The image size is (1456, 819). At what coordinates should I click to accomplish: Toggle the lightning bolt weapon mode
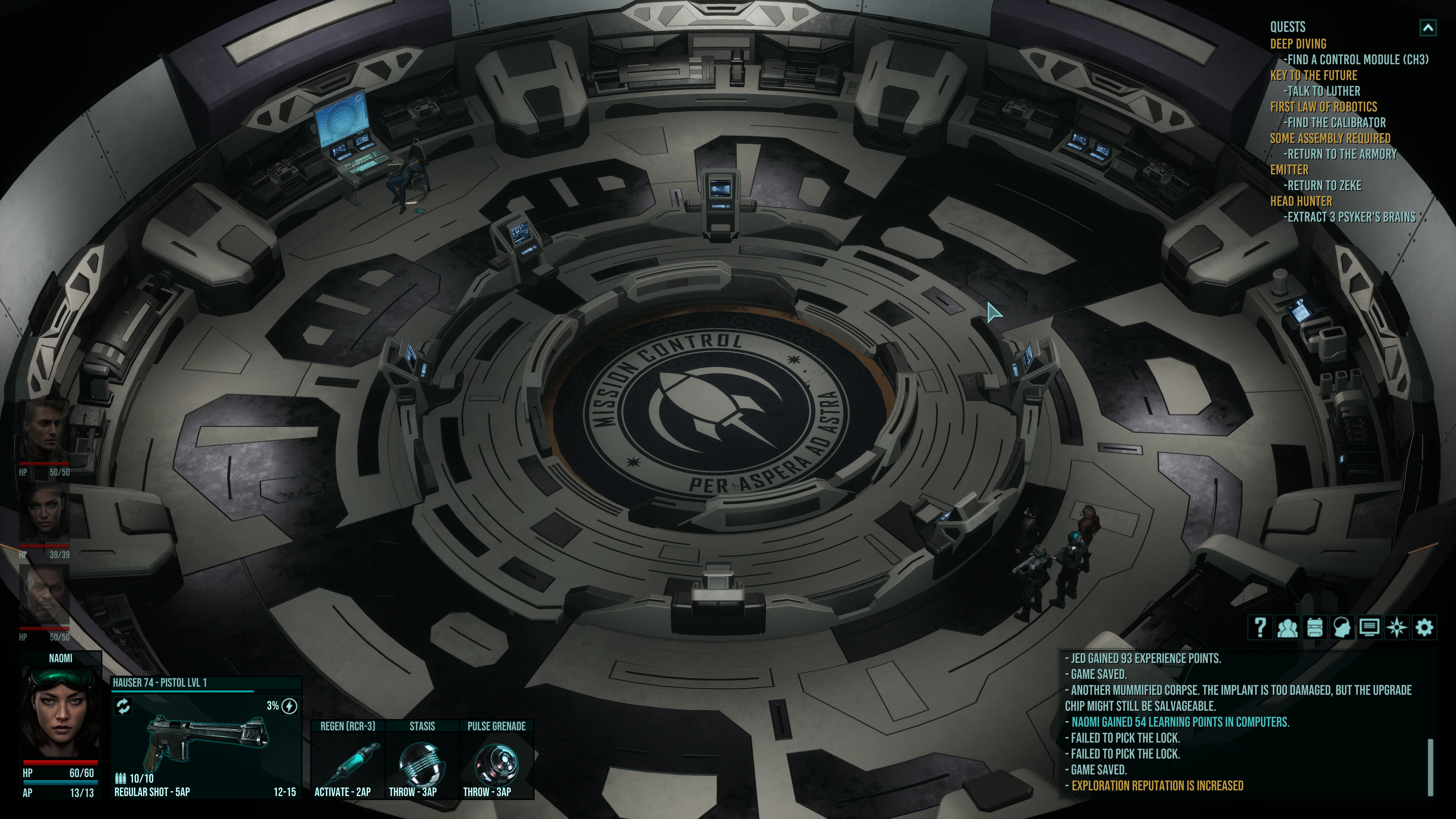click(x=289, y=706)
